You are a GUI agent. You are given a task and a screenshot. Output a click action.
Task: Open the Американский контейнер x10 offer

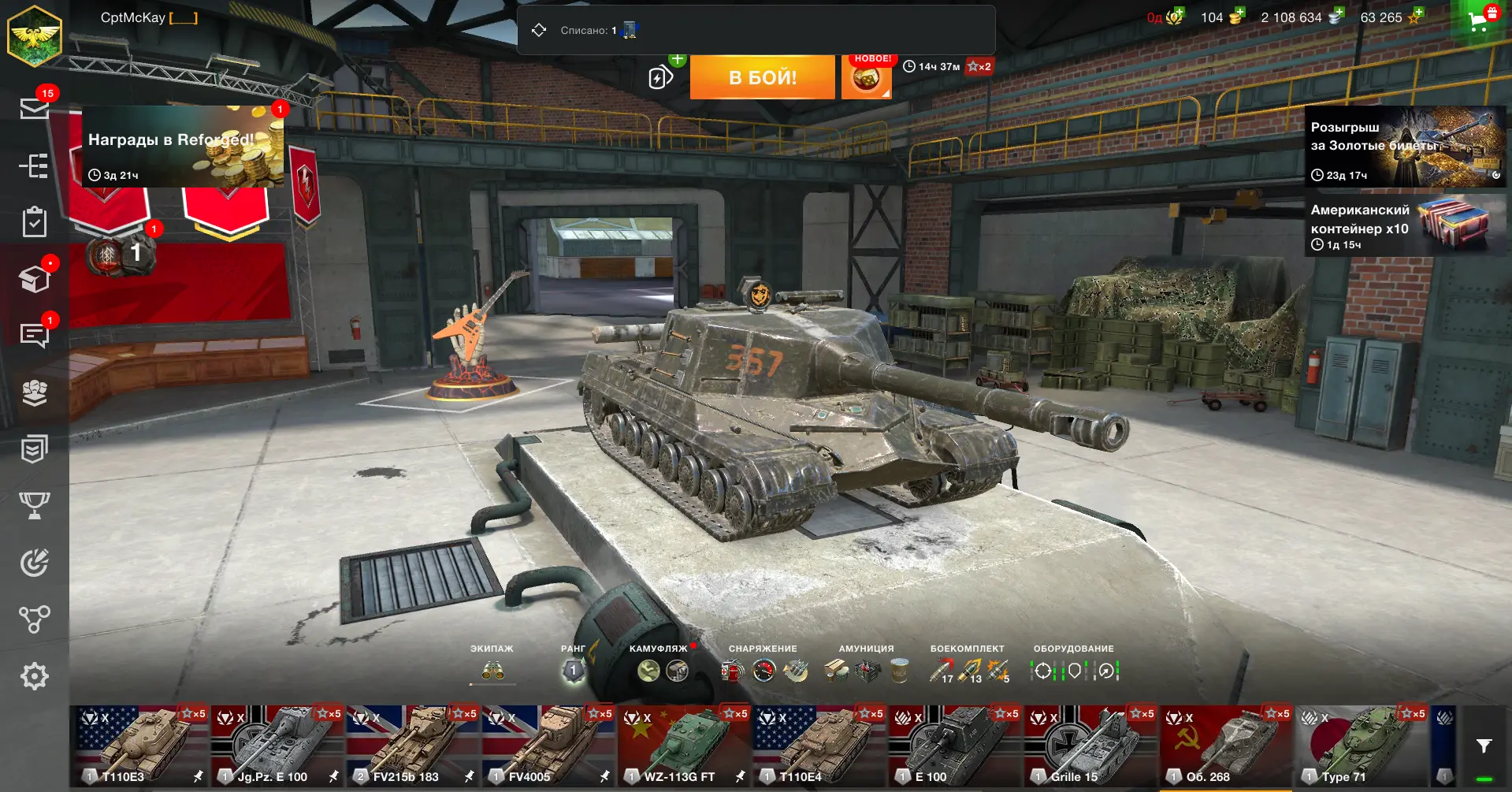pyautogui.click(x=1405, y=227)
